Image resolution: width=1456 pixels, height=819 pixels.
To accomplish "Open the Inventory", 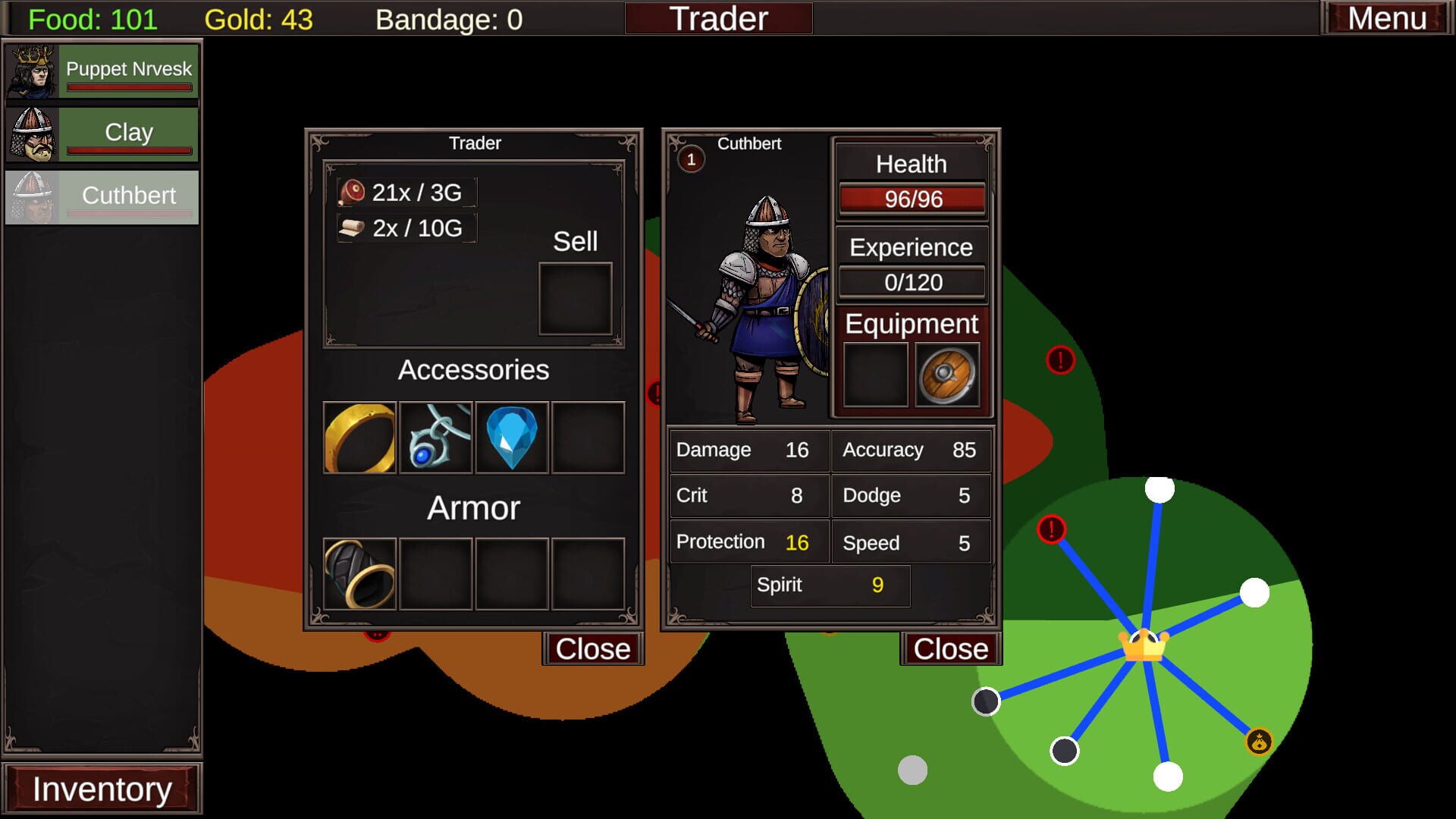I will point(104,788).
